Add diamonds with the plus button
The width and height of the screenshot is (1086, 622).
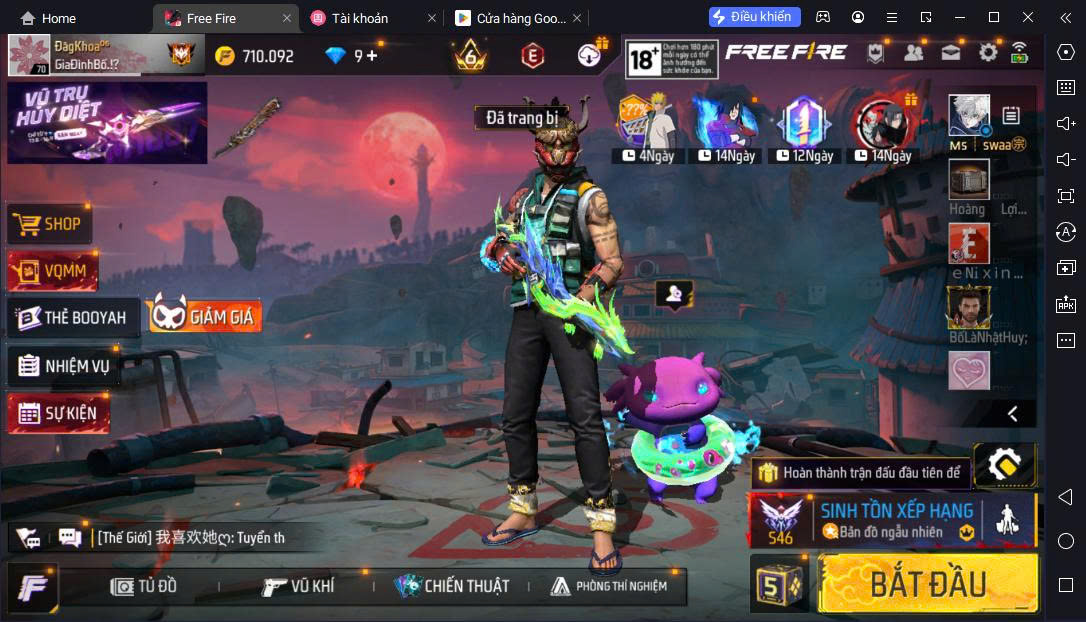pos(372,56)
